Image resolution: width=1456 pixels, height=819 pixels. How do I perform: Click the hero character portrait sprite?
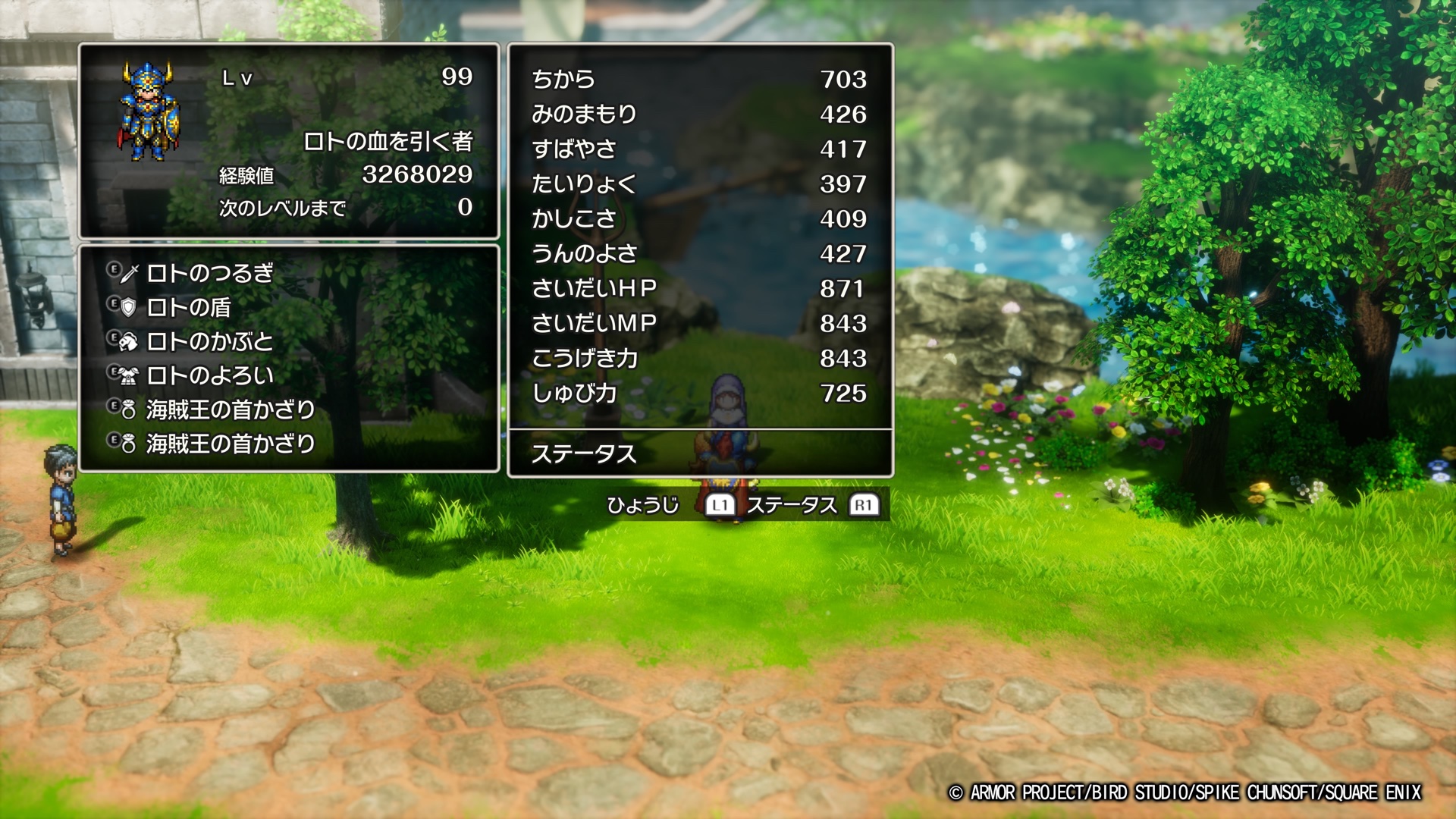tap(149, 111)
